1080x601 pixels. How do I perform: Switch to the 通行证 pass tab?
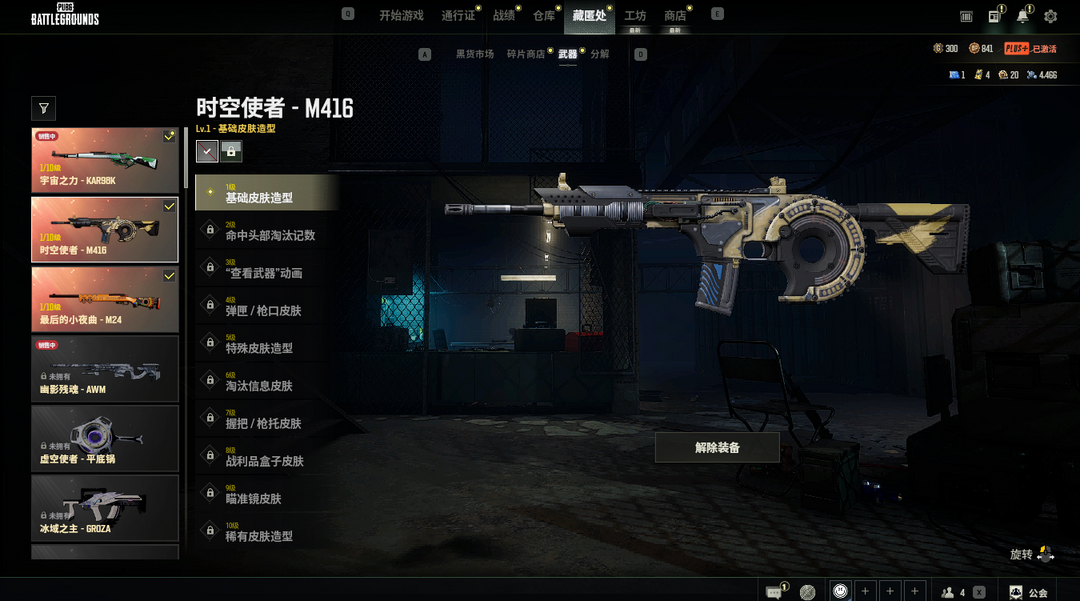[458, 15]
